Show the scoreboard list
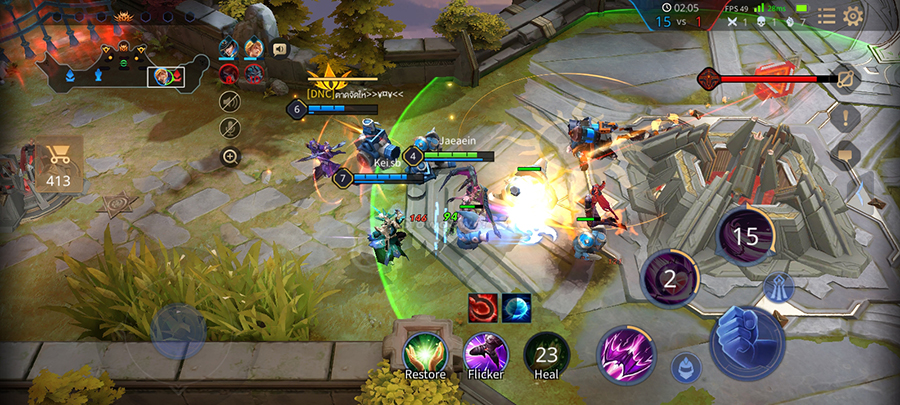900x405 pixels. [826, 16]
